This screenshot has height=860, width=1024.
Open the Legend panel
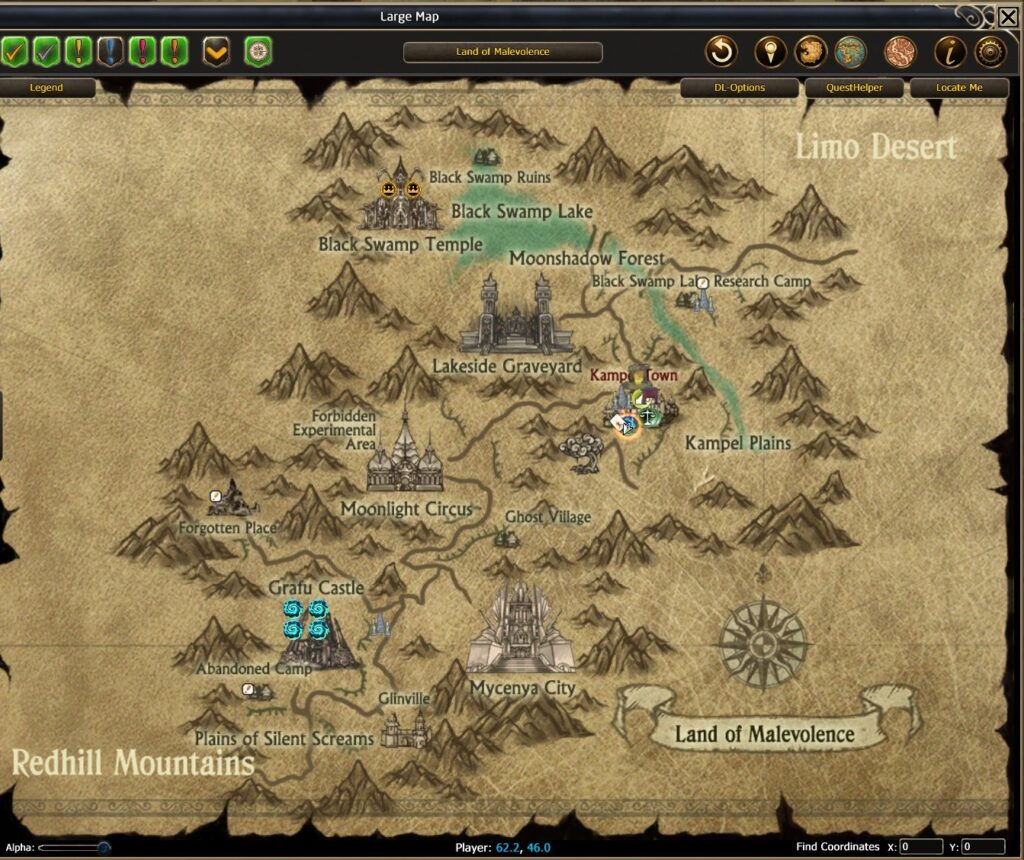tap(46, 88)
